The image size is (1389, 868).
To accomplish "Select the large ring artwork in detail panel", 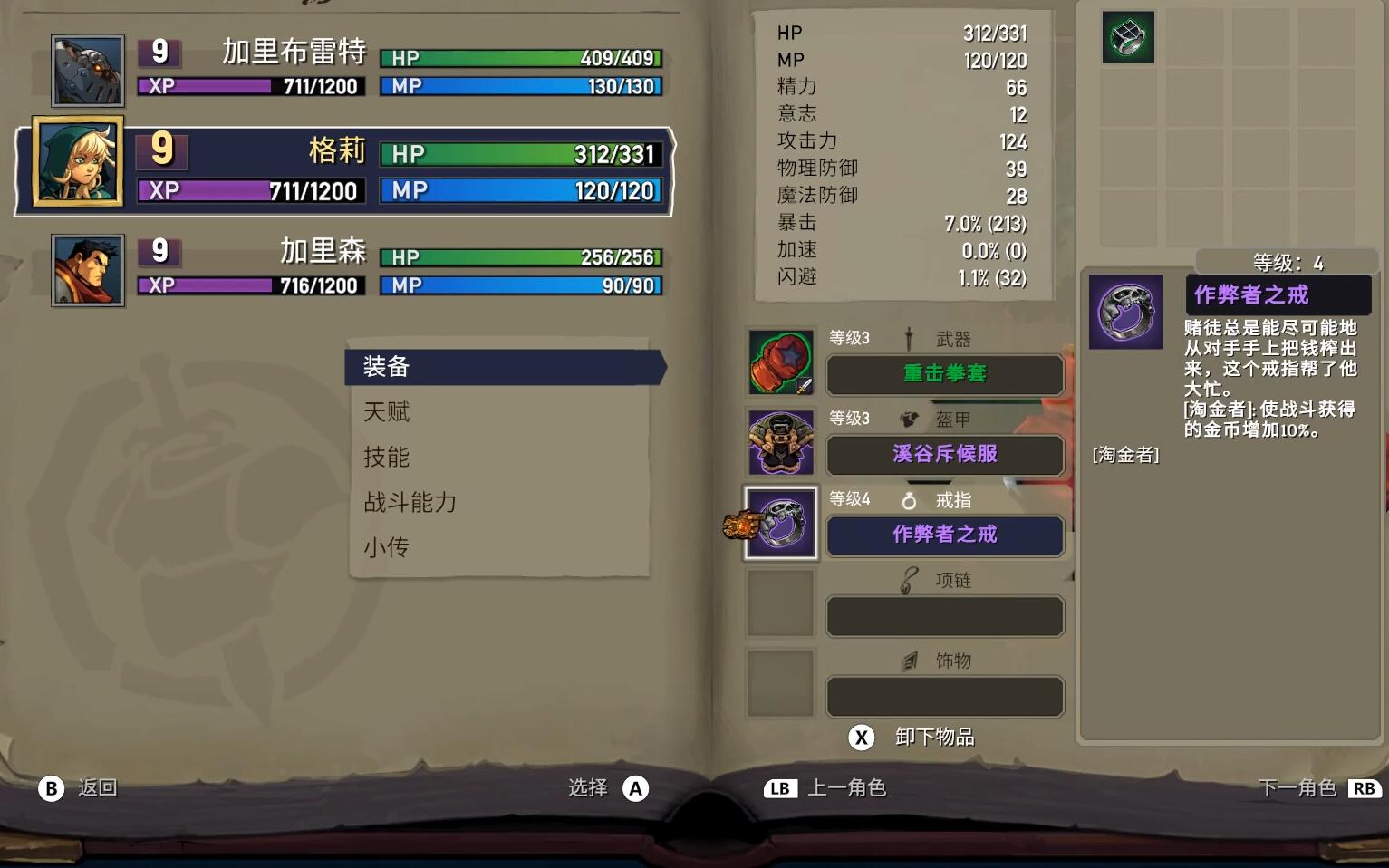I will click(1125, 313).
